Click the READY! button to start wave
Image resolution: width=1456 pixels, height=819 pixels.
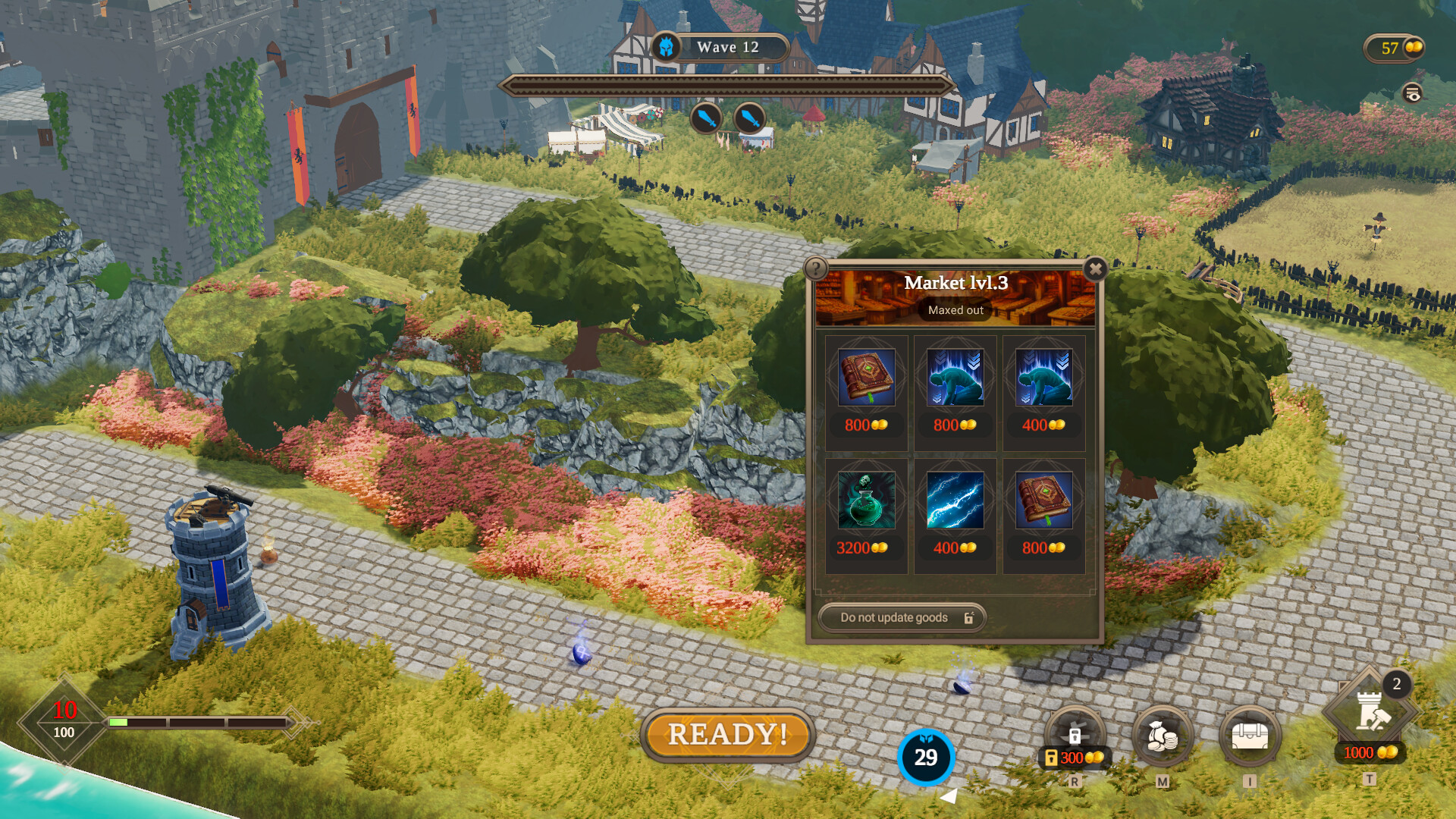click(x=727, y=734)
